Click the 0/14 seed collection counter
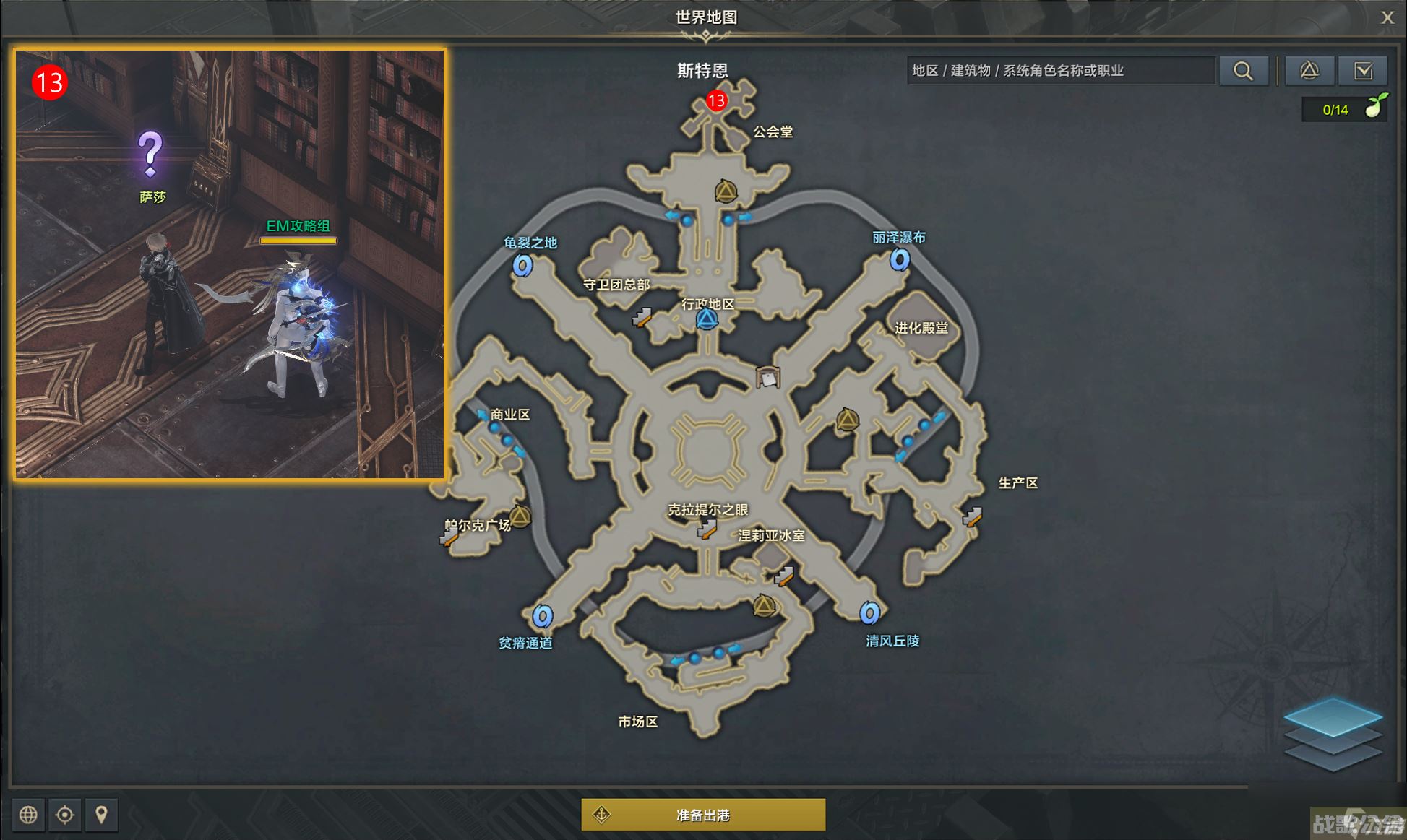The height and width of the screenshot is (840, 1407). pos(1343,110)
